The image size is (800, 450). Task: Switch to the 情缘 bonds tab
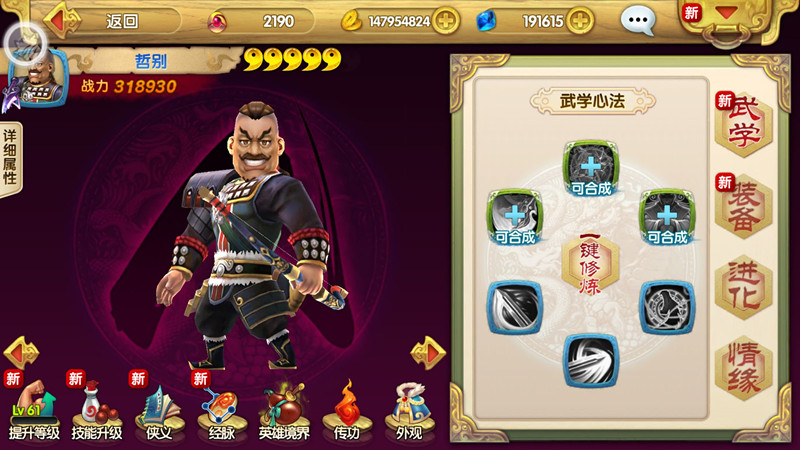click(x=743, y=368)
